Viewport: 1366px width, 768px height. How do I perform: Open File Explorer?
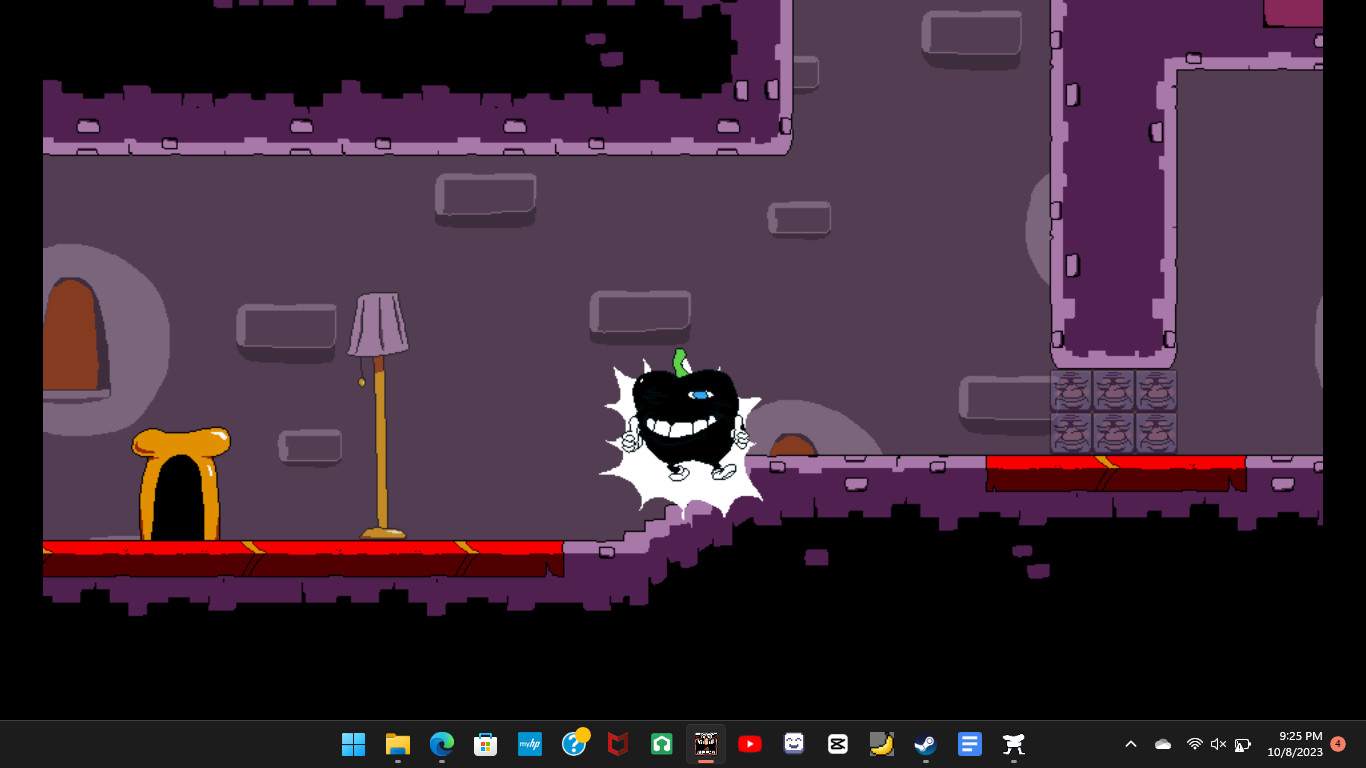click(x=397, y=744)
